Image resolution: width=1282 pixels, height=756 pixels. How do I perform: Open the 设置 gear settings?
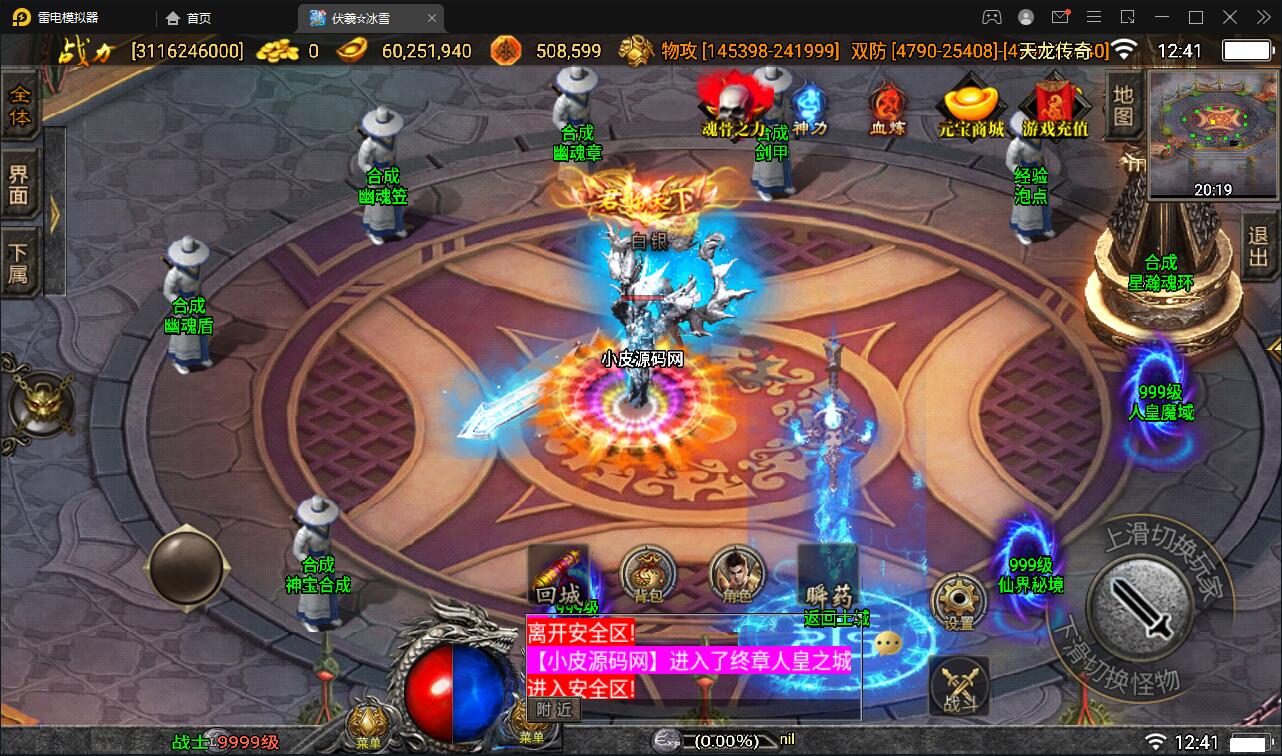tap(958, 601)
